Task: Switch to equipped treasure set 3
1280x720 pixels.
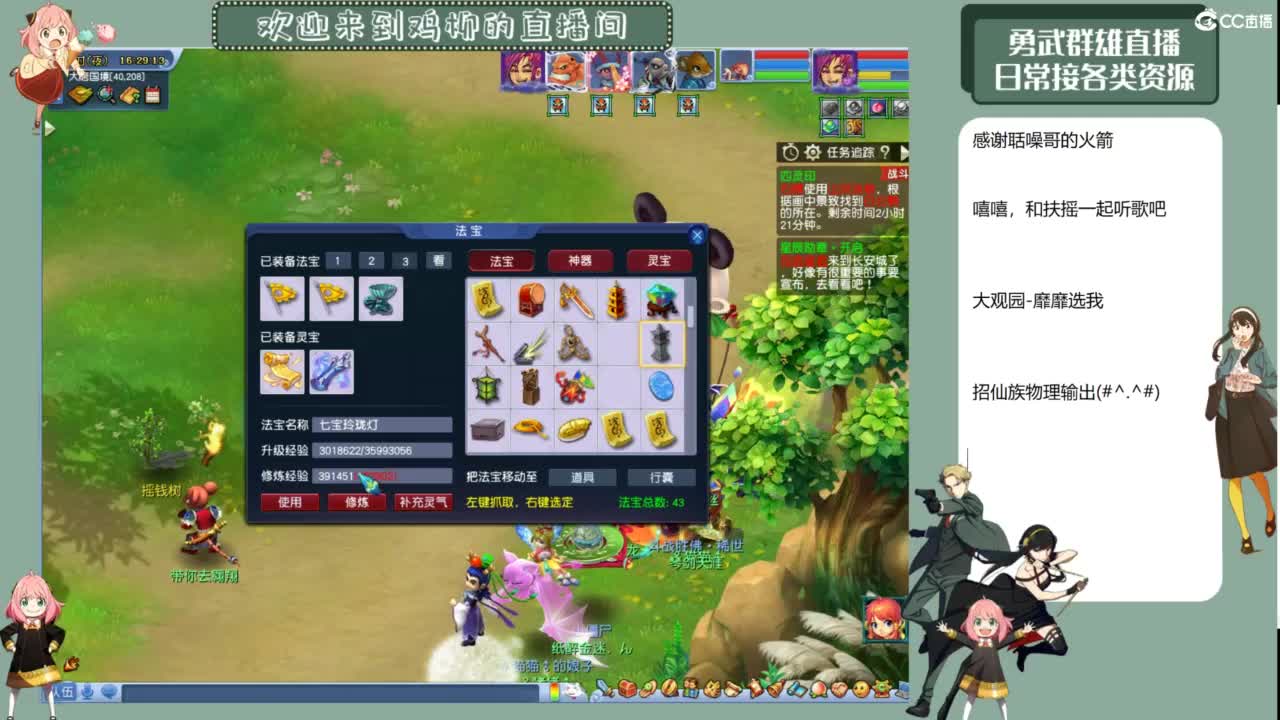Action: (404, 260)
